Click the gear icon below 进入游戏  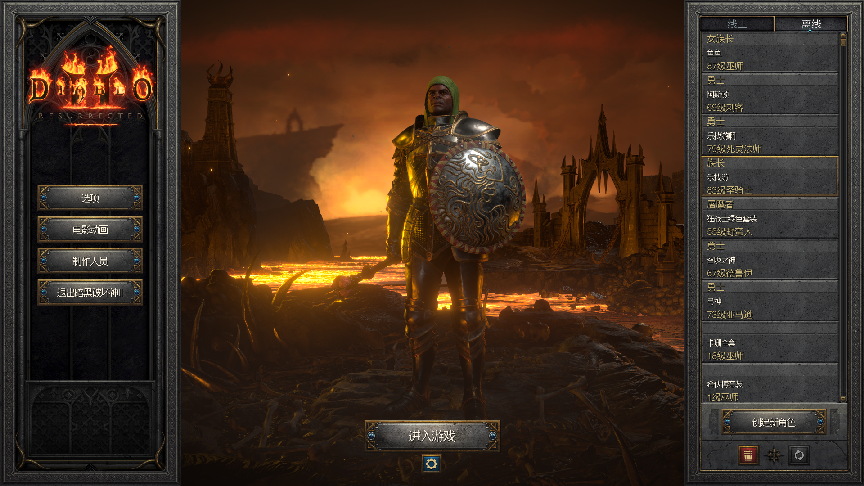tap(432, 463)
